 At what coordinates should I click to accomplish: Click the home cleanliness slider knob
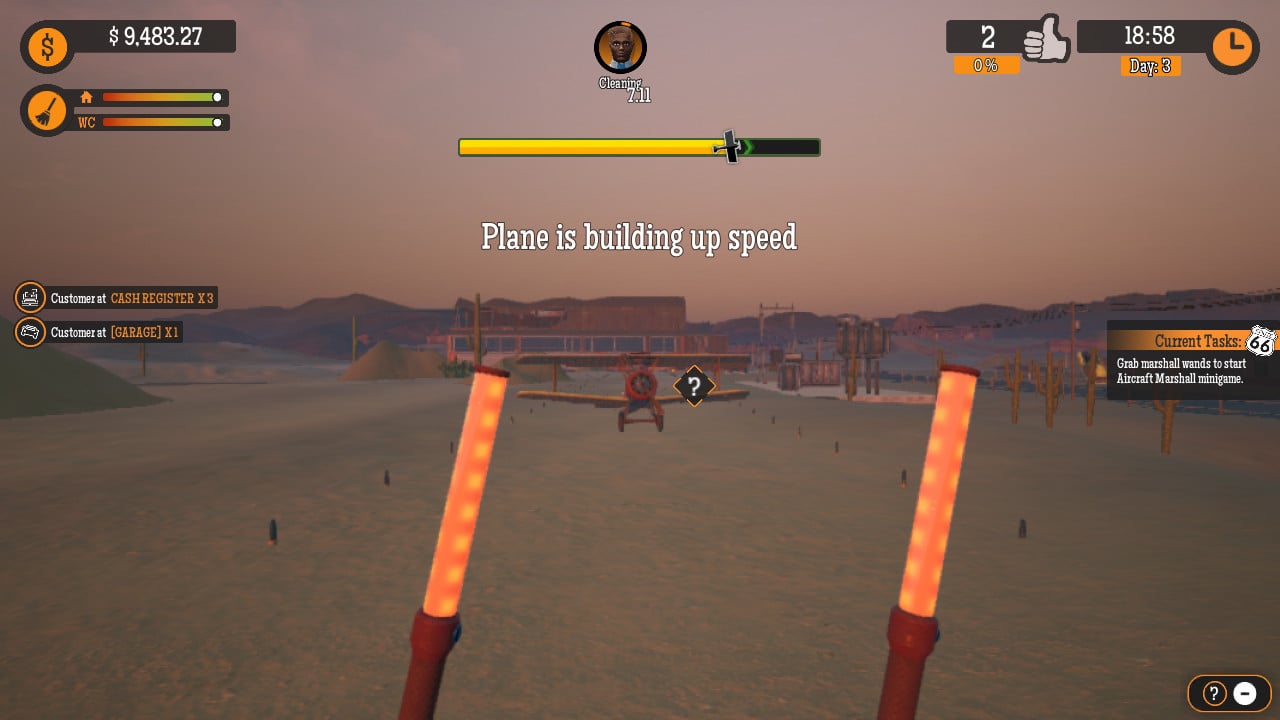[216, 97]
